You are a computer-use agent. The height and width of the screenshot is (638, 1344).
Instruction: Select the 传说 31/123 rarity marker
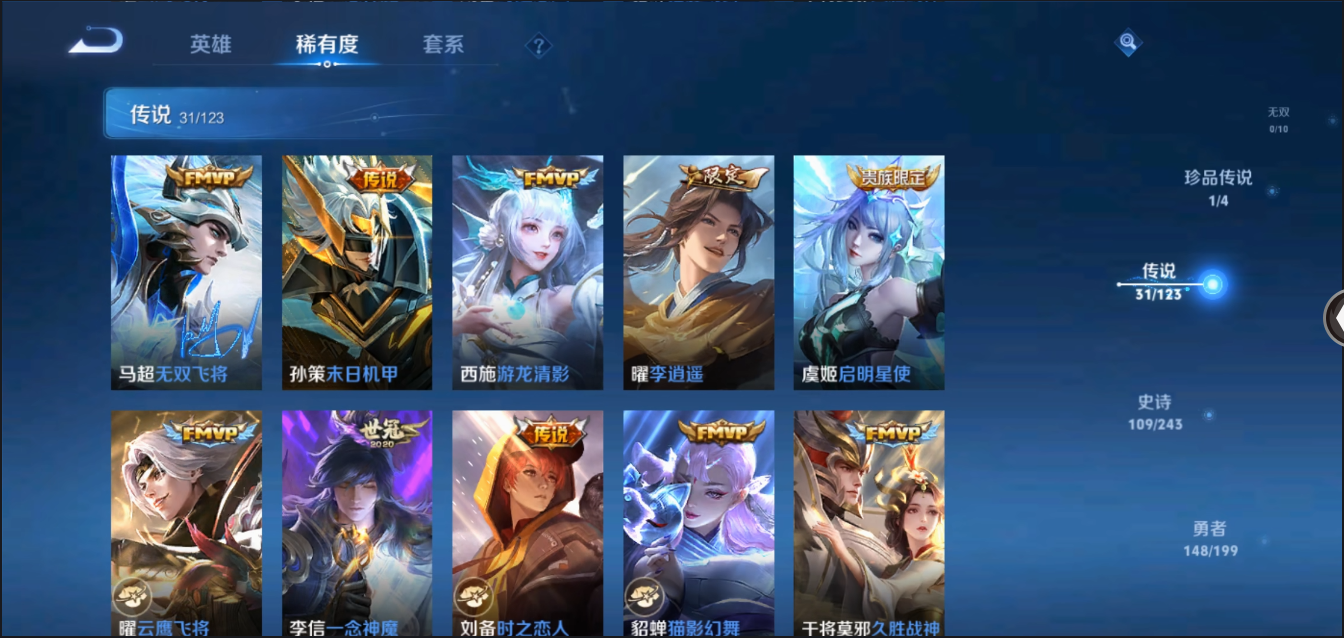click(x=1160, y=282)
